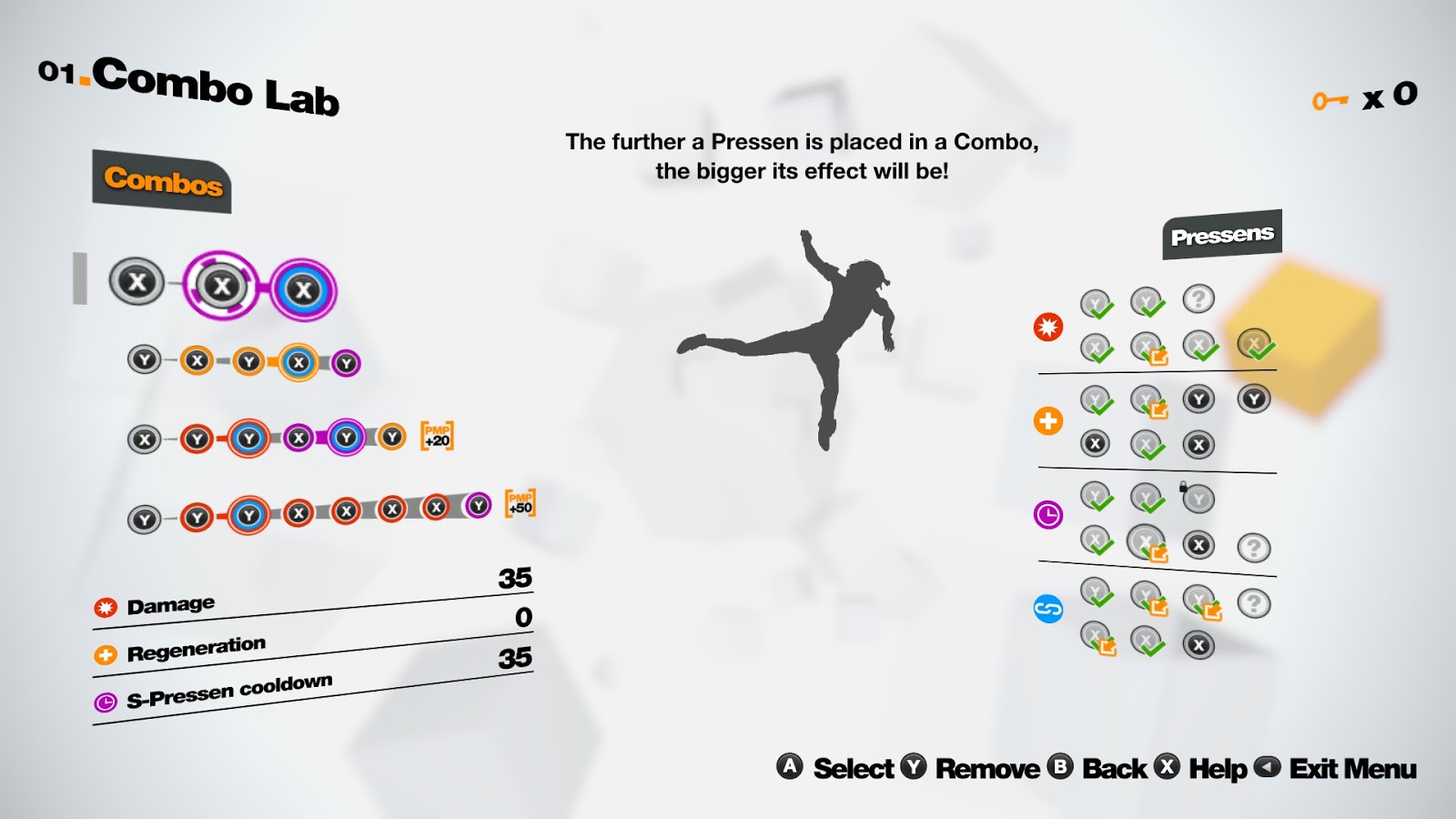The width and height of the screenshot is (1456, 819).
Task: Select the orange Regeneration plus category icon
Action: click(1048, 420)
